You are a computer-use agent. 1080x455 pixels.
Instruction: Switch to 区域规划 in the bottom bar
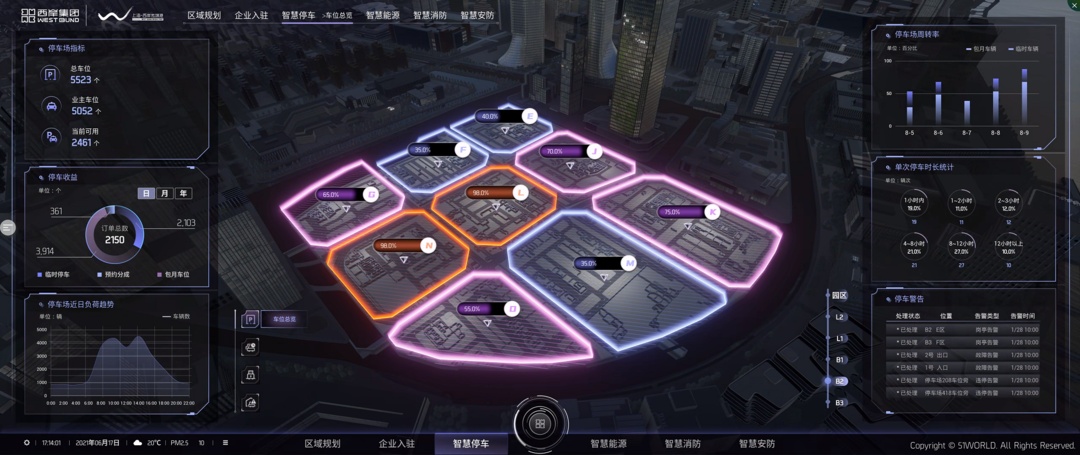pos(322,444)
